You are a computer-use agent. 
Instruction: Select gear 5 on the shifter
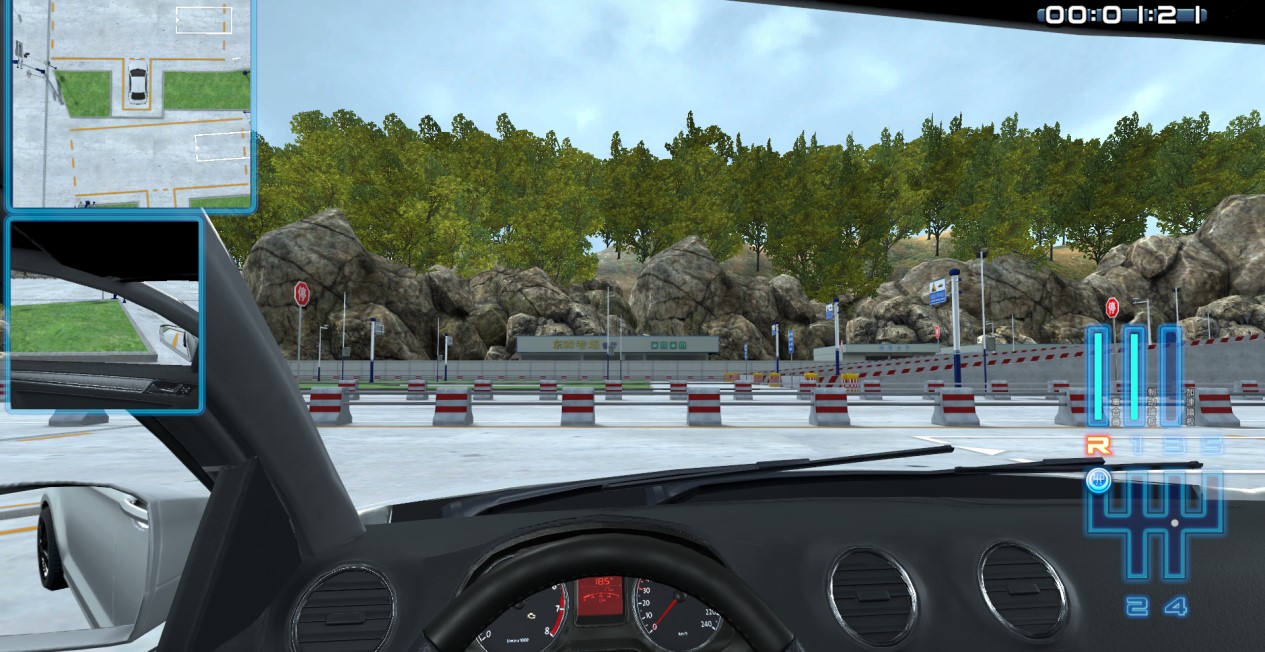1211,446
